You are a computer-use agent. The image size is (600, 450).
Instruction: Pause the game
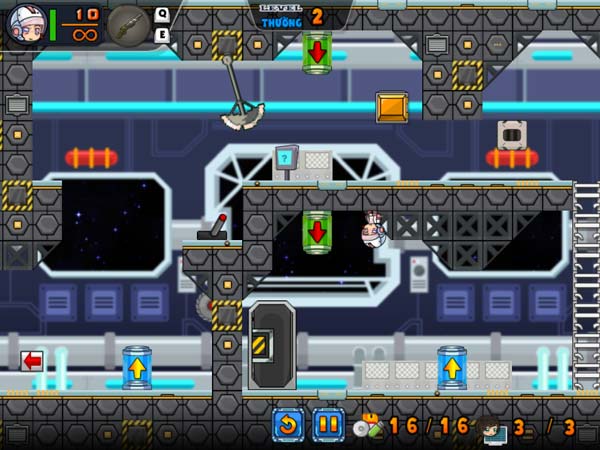pos(328,425)
